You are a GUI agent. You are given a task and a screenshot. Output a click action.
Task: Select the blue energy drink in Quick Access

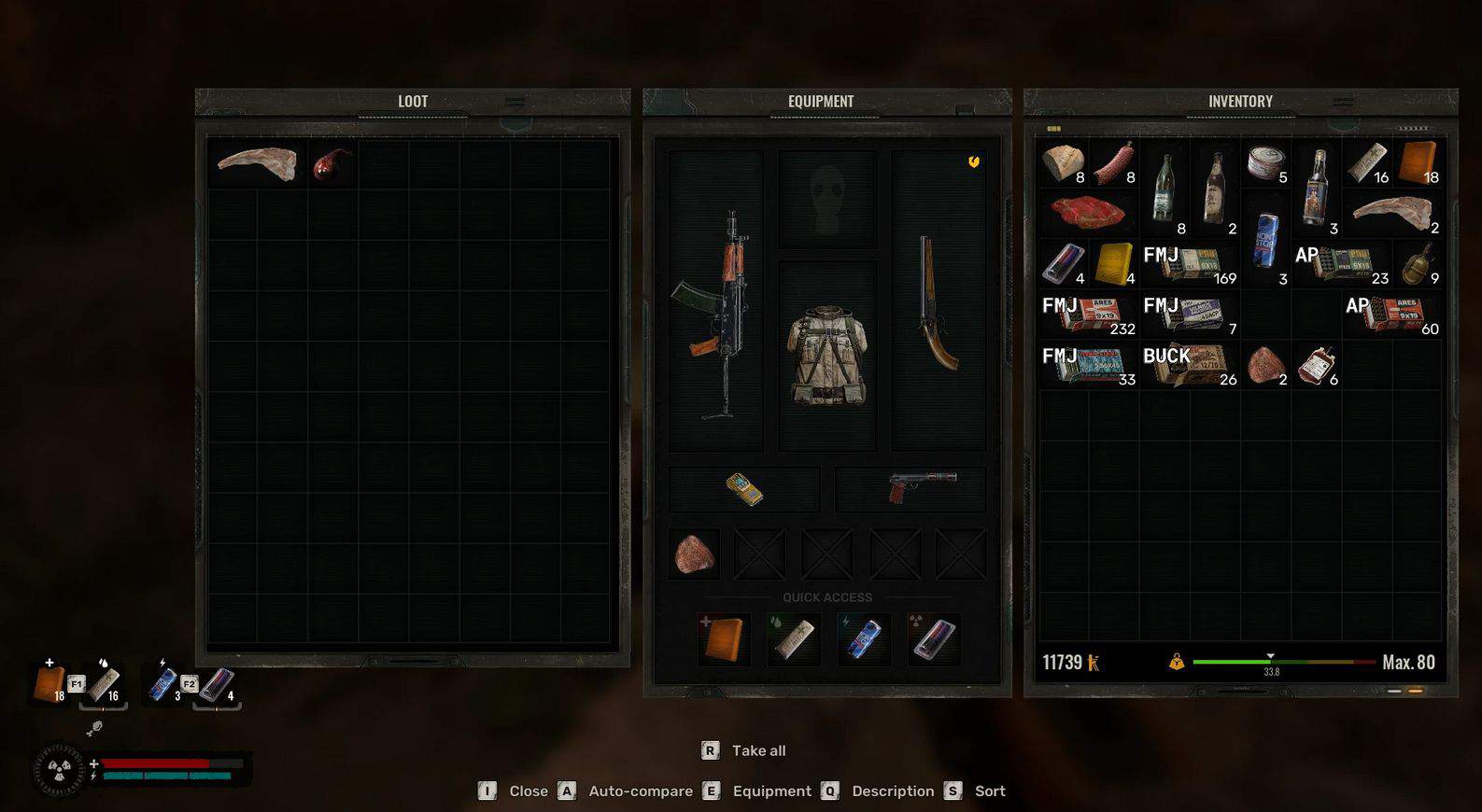pyautogui.click(x=863, y=639)
